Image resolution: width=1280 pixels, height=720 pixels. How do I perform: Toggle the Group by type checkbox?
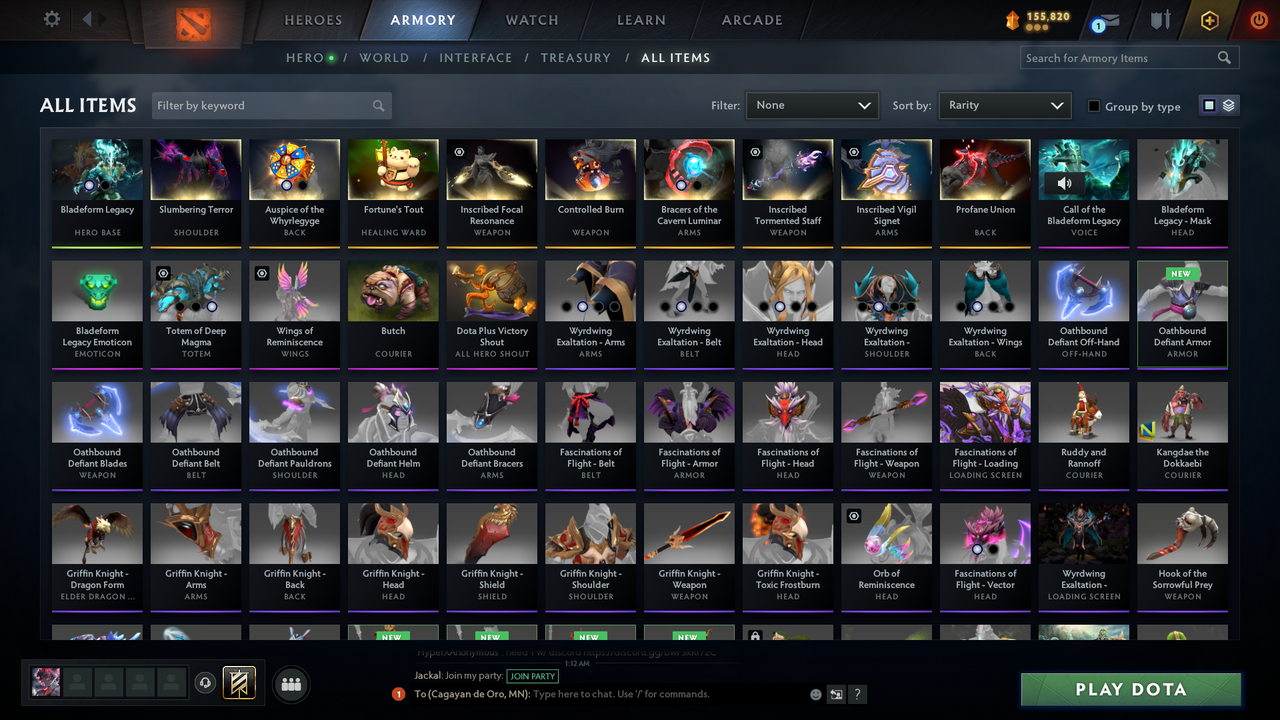1095,106
